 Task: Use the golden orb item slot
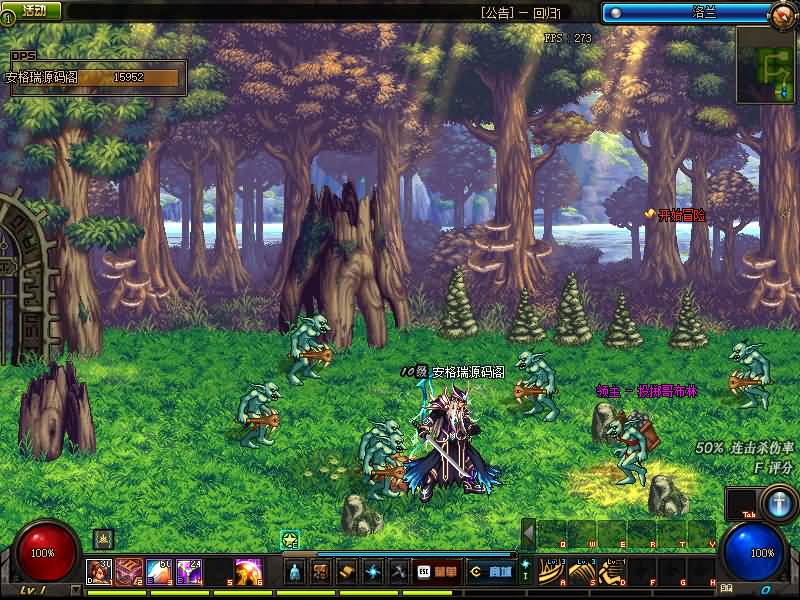[249, 572]
